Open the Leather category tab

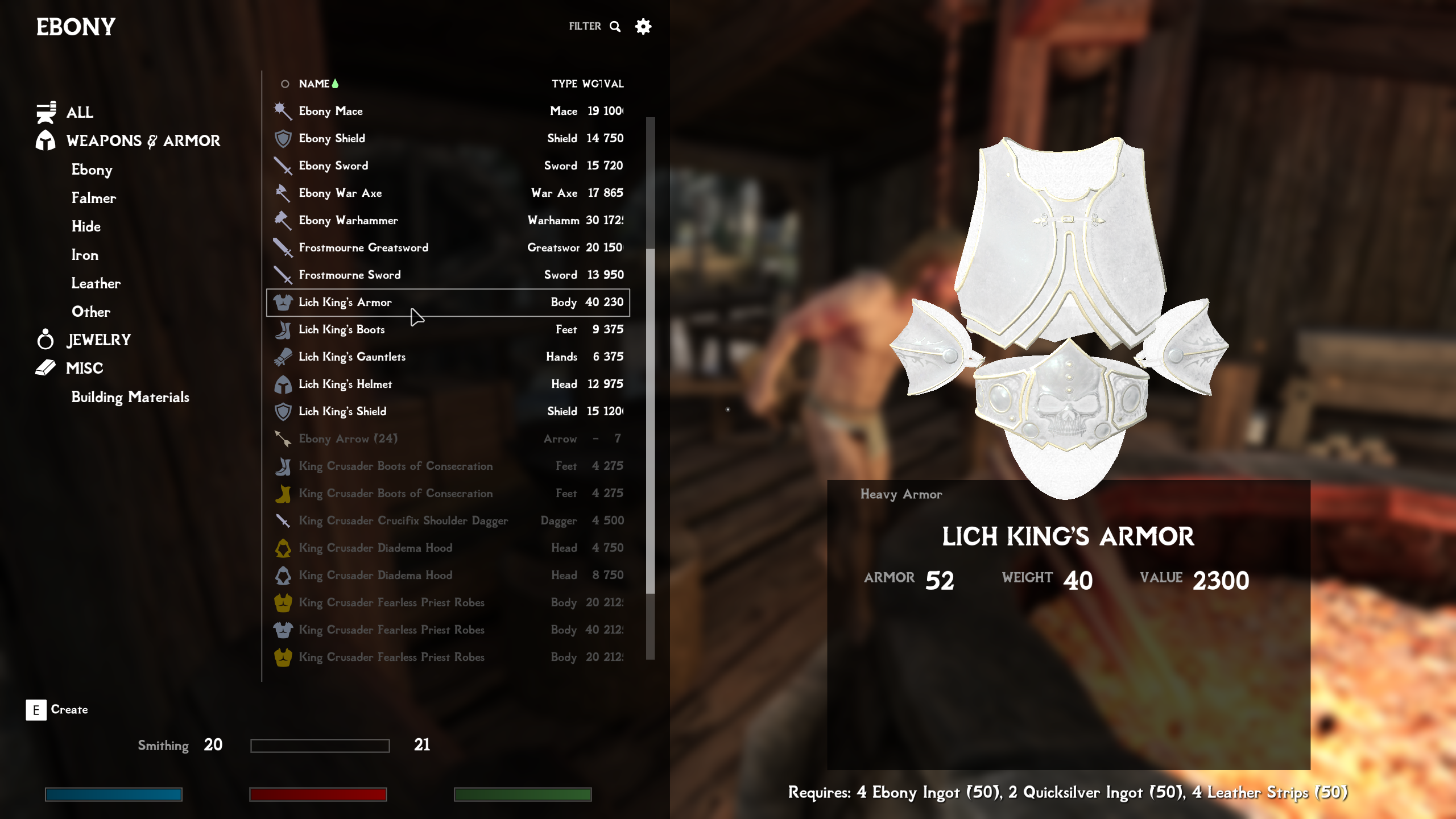point(95,283)
